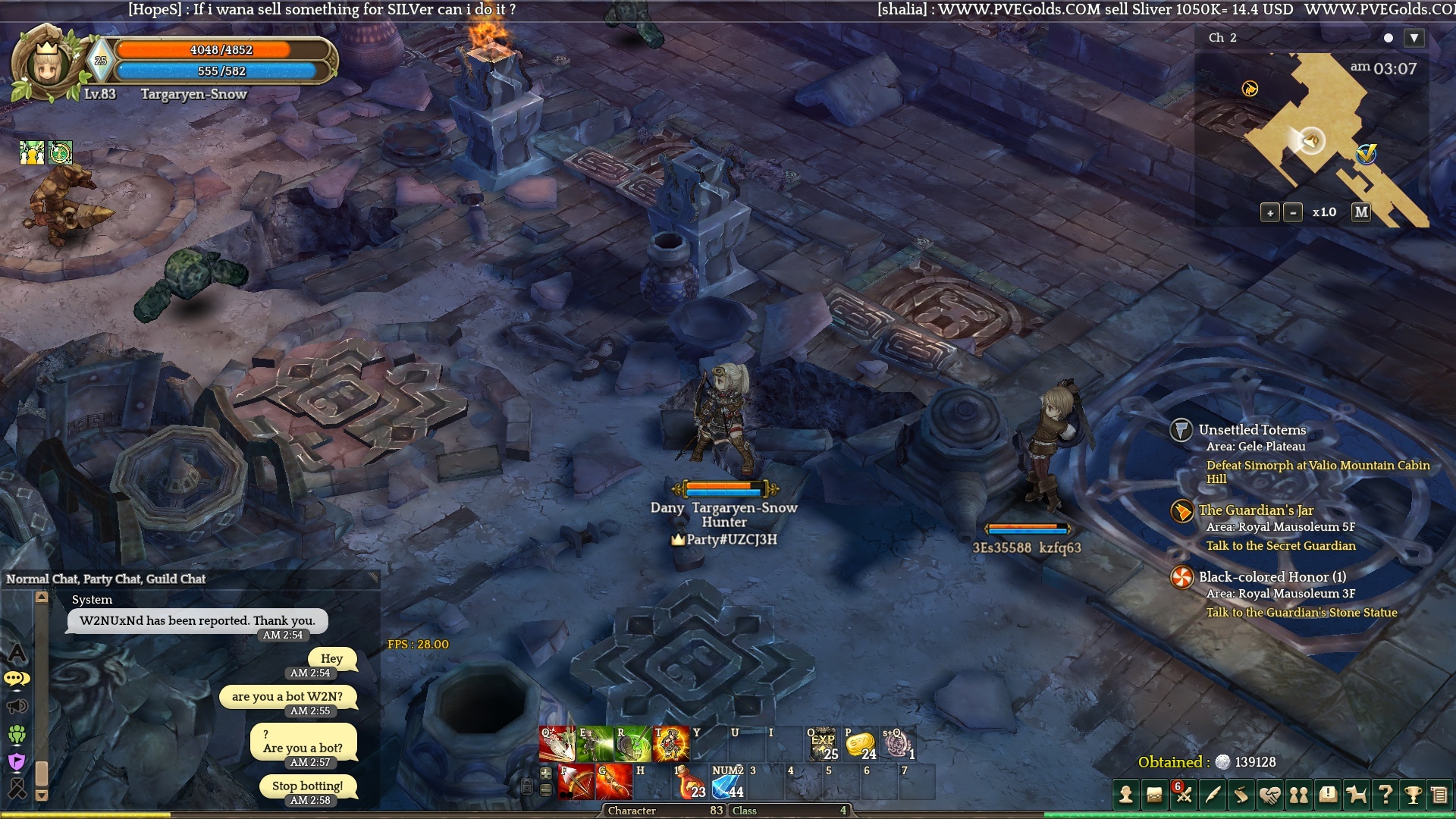
Task: Select the Unsettled Totems quest entry
Action: point(1252,430)
